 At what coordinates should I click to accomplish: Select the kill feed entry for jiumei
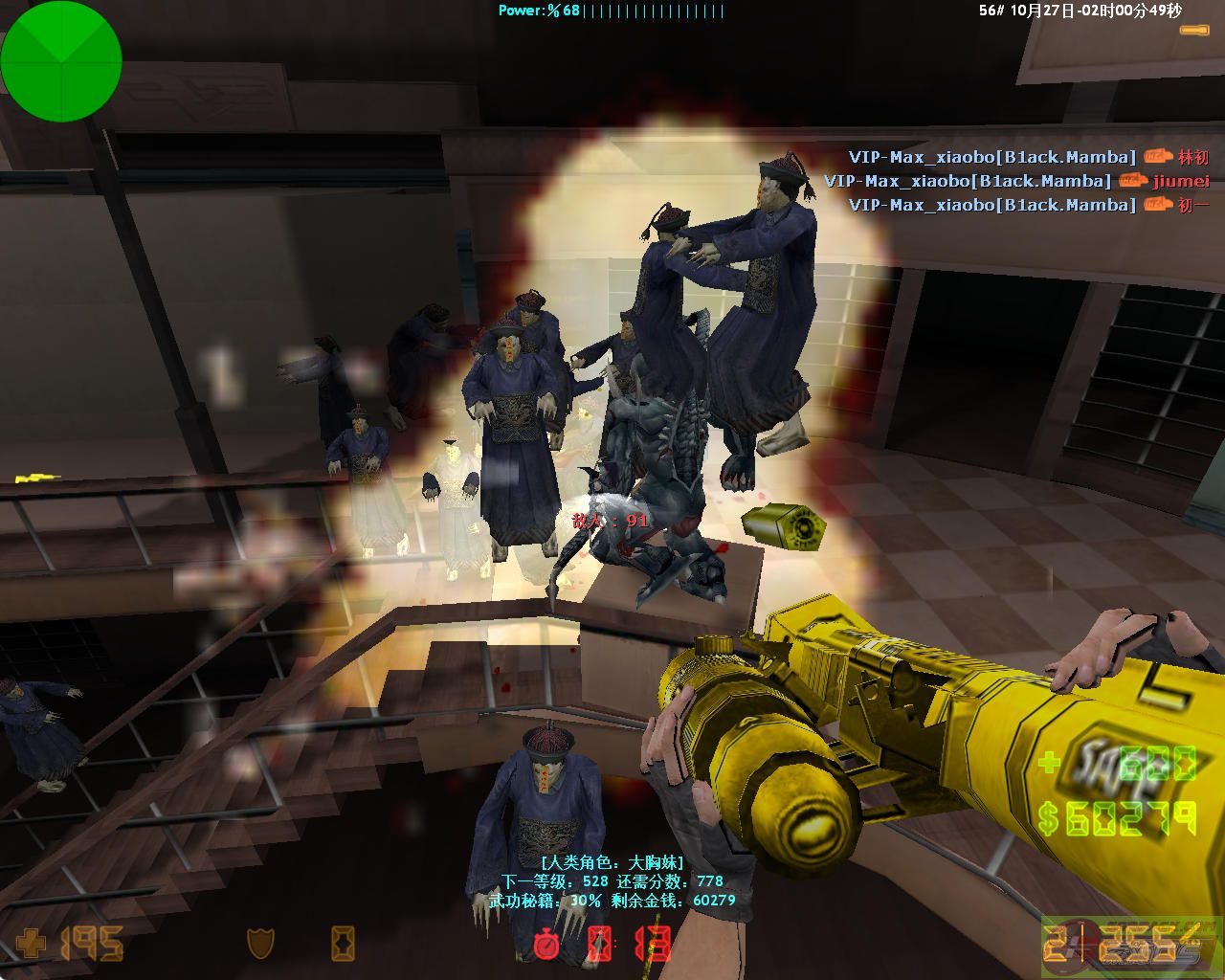tap(1016, 181)
